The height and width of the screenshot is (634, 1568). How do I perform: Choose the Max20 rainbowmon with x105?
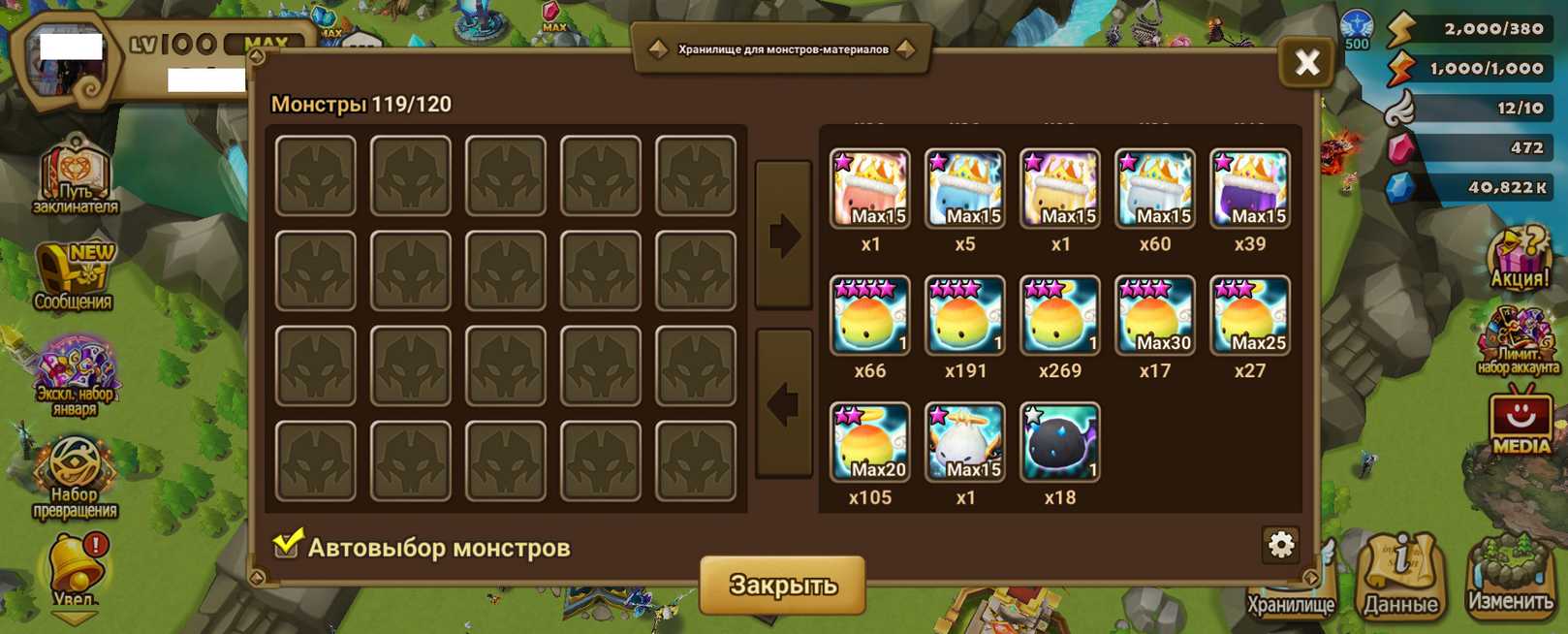point(869,442)
